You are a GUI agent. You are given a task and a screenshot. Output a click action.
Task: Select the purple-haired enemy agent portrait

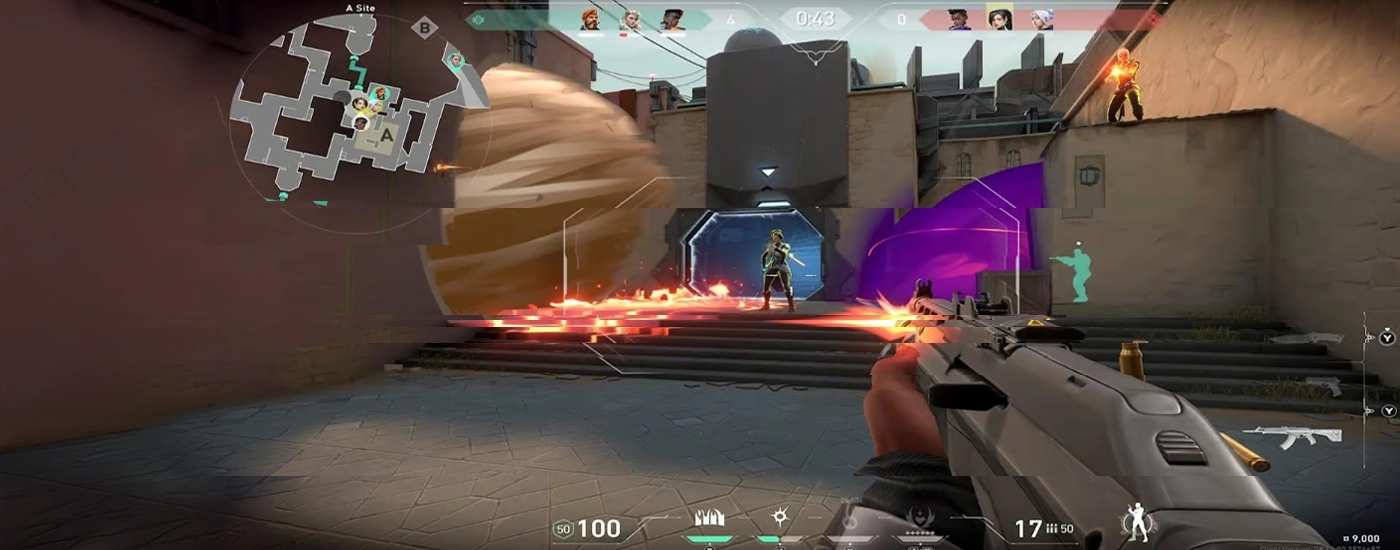959,20
